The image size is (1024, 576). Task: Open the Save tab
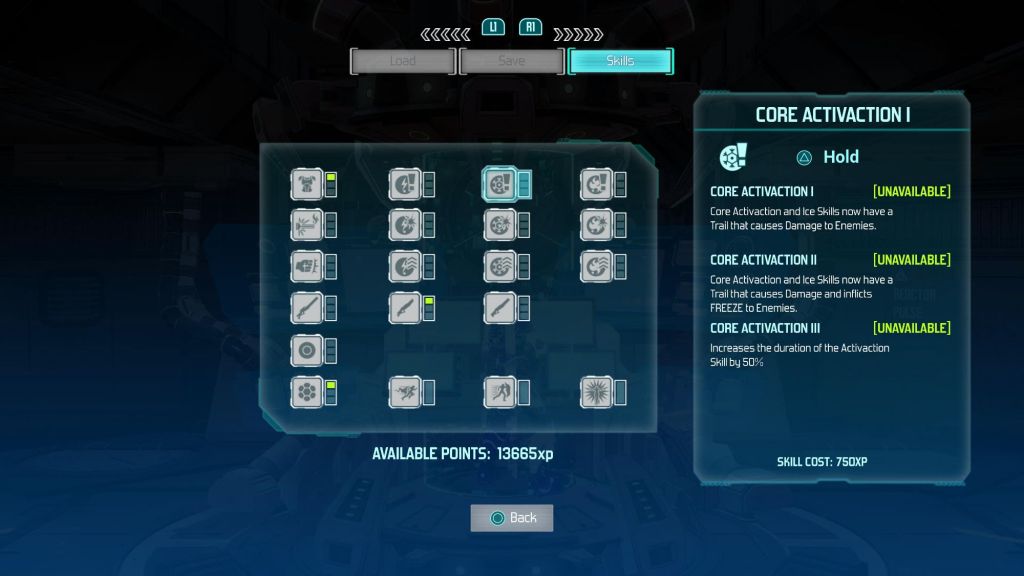(x=511, y=61)
